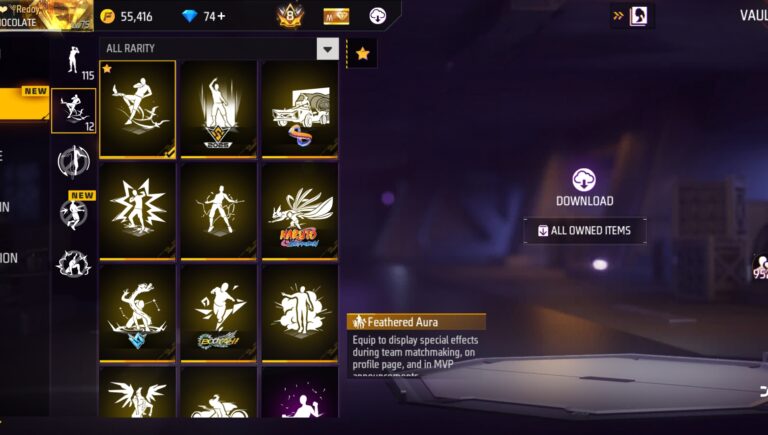Choose the cement truck item tile

pyautogui.click(x=299, y=109)
